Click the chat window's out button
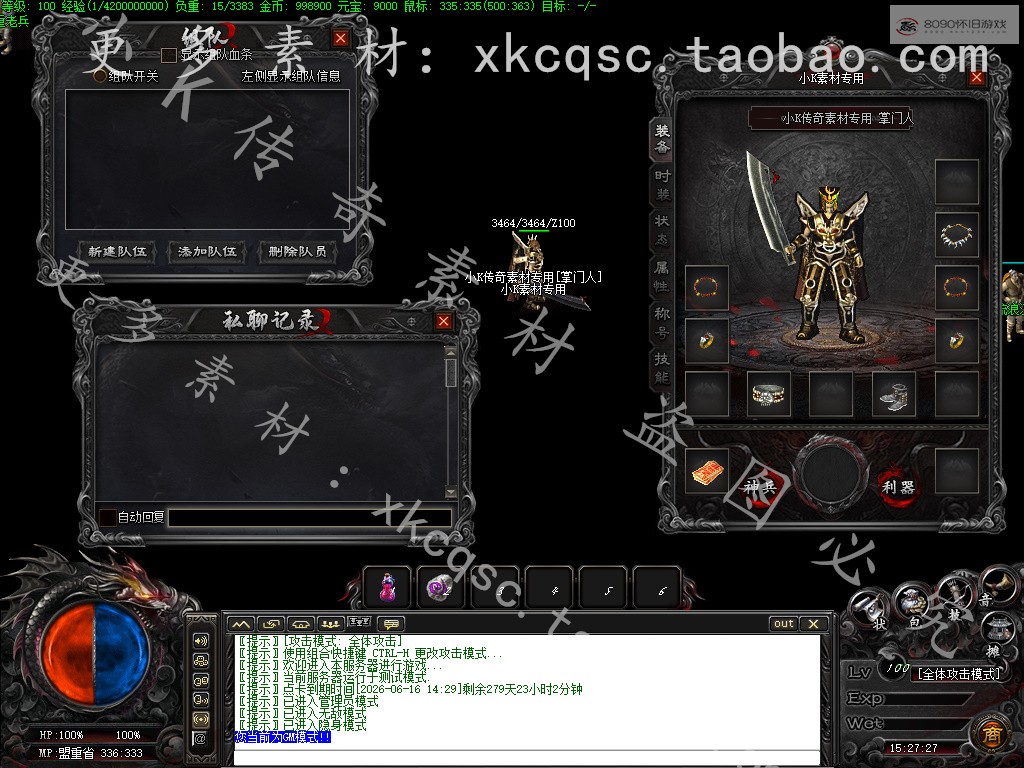Viewport: 1024px width, 768px height. [784, 623]
